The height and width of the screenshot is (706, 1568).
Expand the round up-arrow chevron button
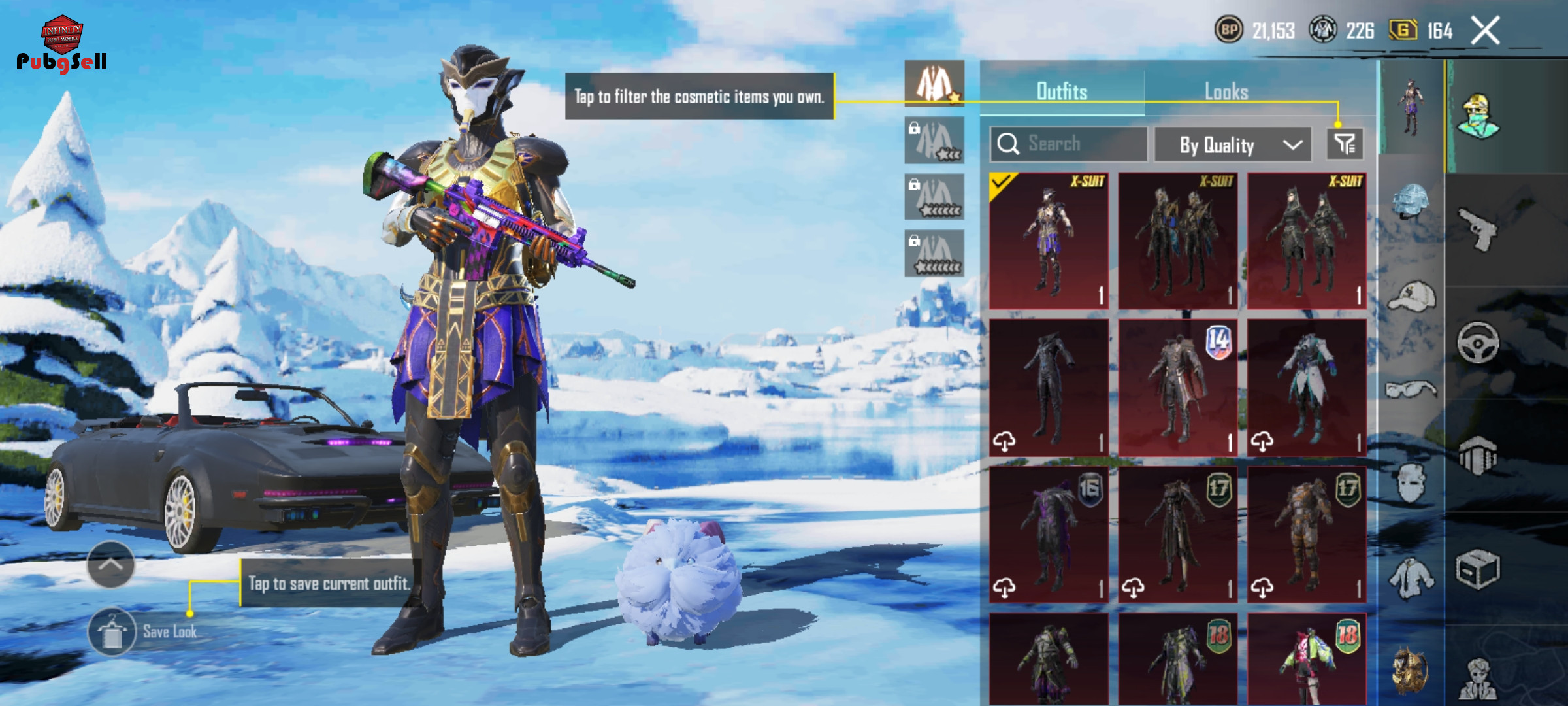tap(110, 564)
